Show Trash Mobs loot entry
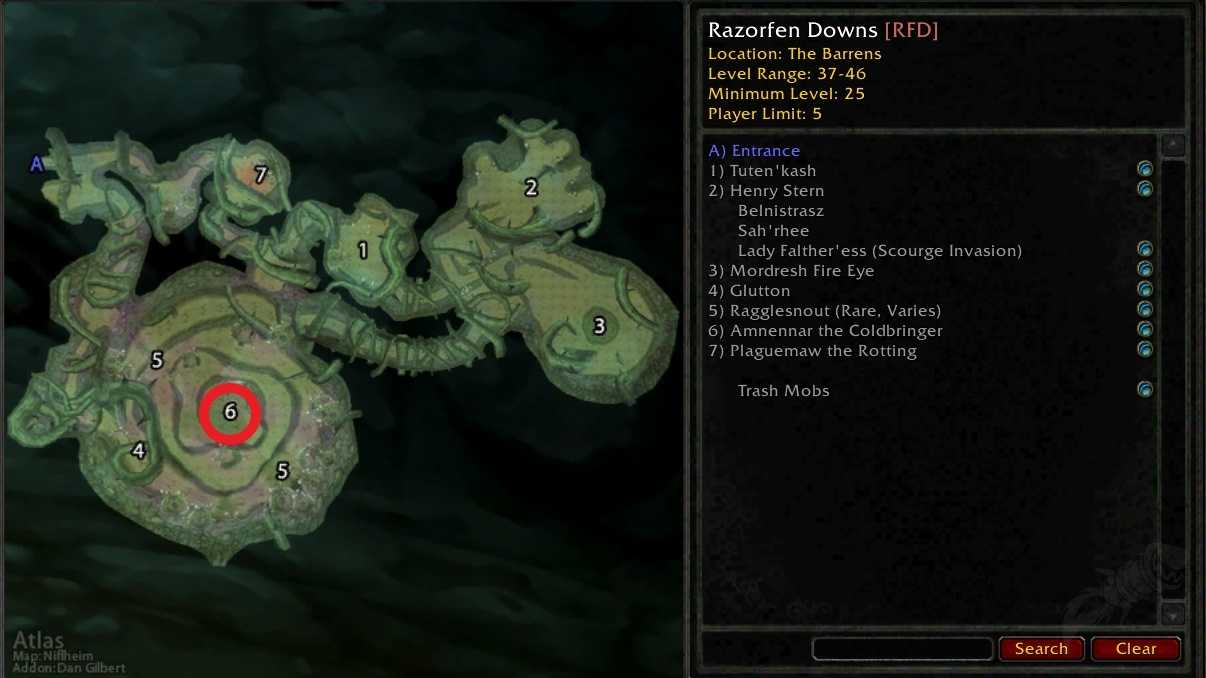 click(x=783, y=391)
